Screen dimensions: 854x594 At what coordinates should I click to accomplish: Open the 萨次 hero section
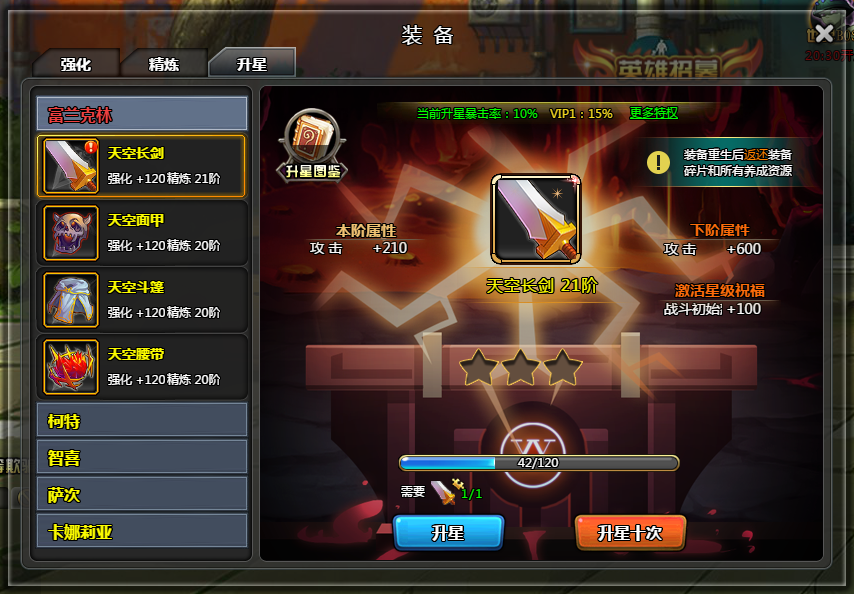141,494
